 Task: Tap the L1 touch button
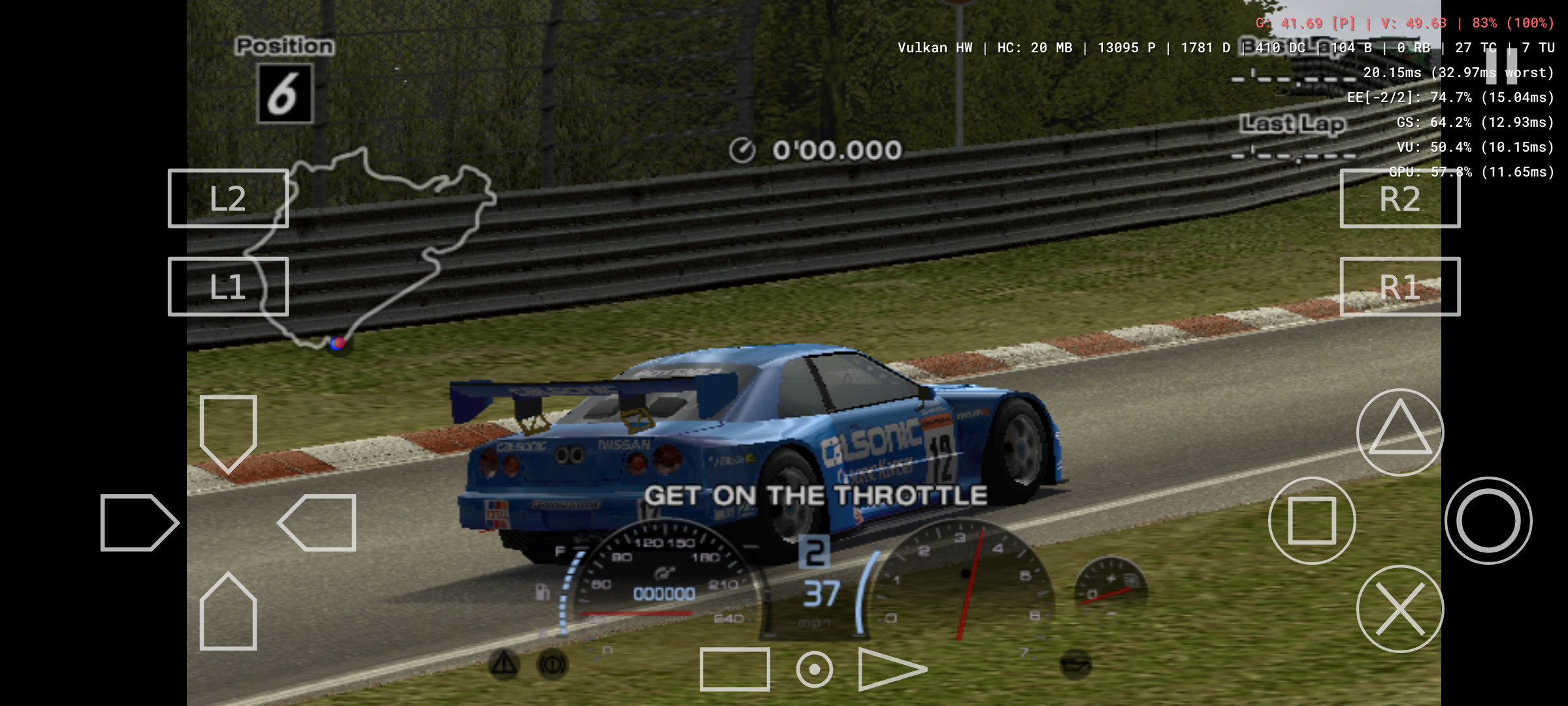coord(228,287)
